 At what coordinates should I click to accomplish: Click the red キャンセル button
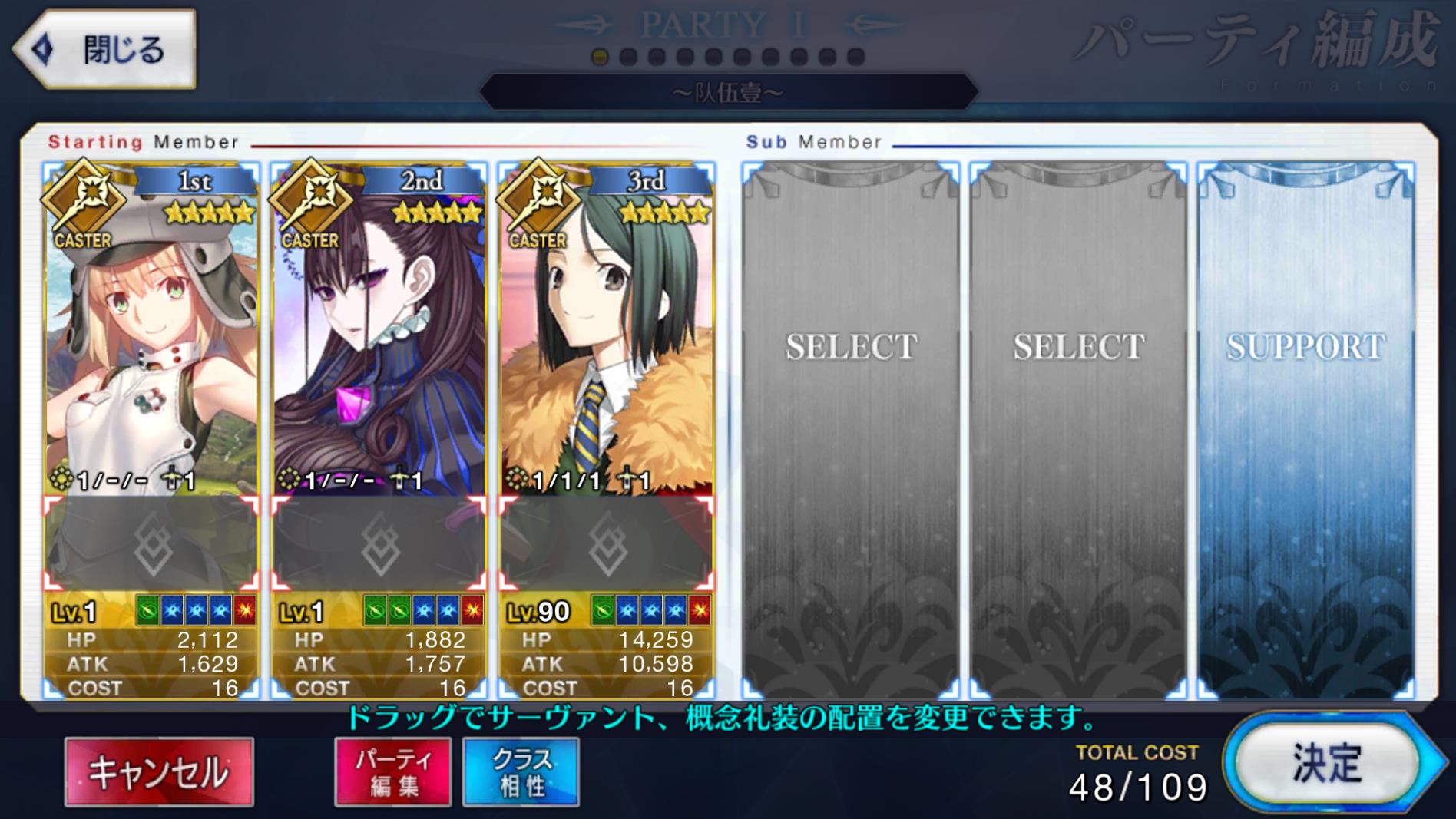coord(159,771)
